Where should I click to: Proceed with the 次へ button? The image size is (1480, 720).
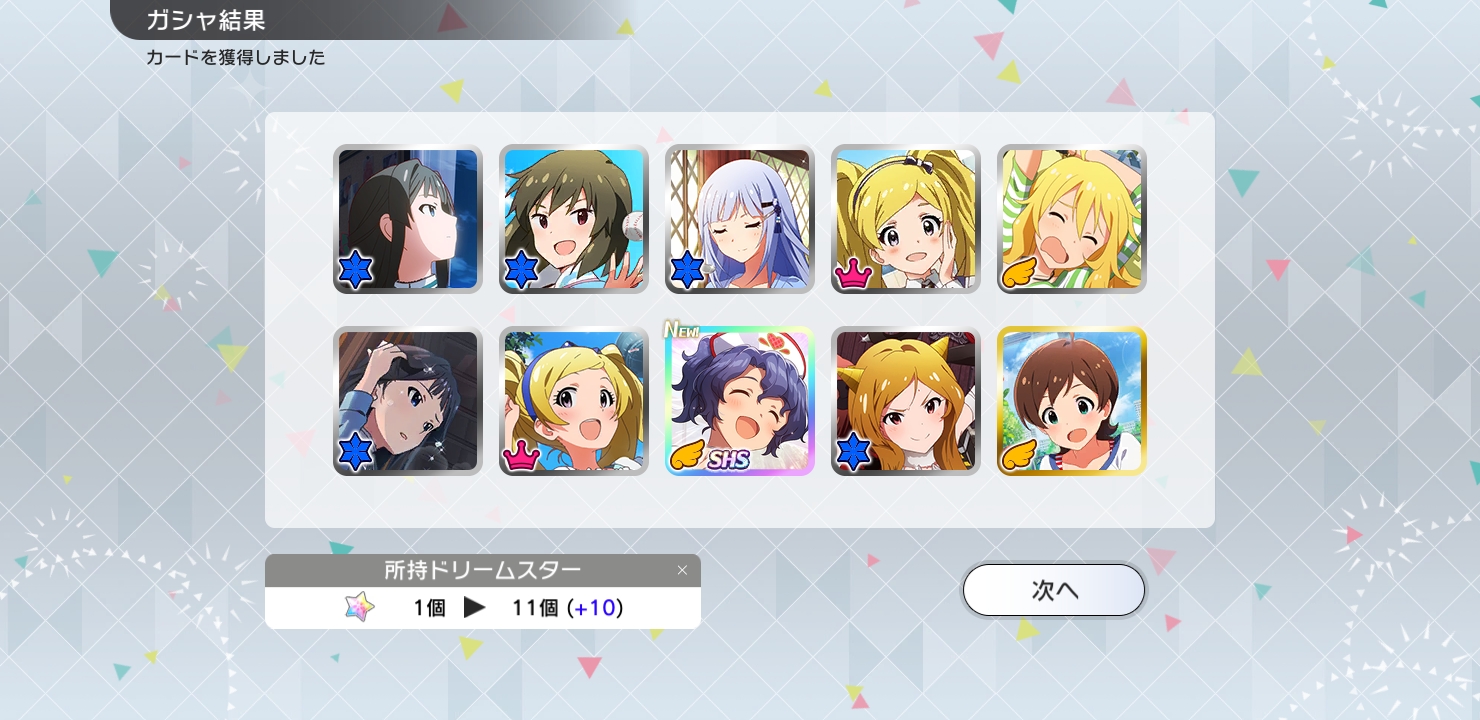(x=1053, y=590)
